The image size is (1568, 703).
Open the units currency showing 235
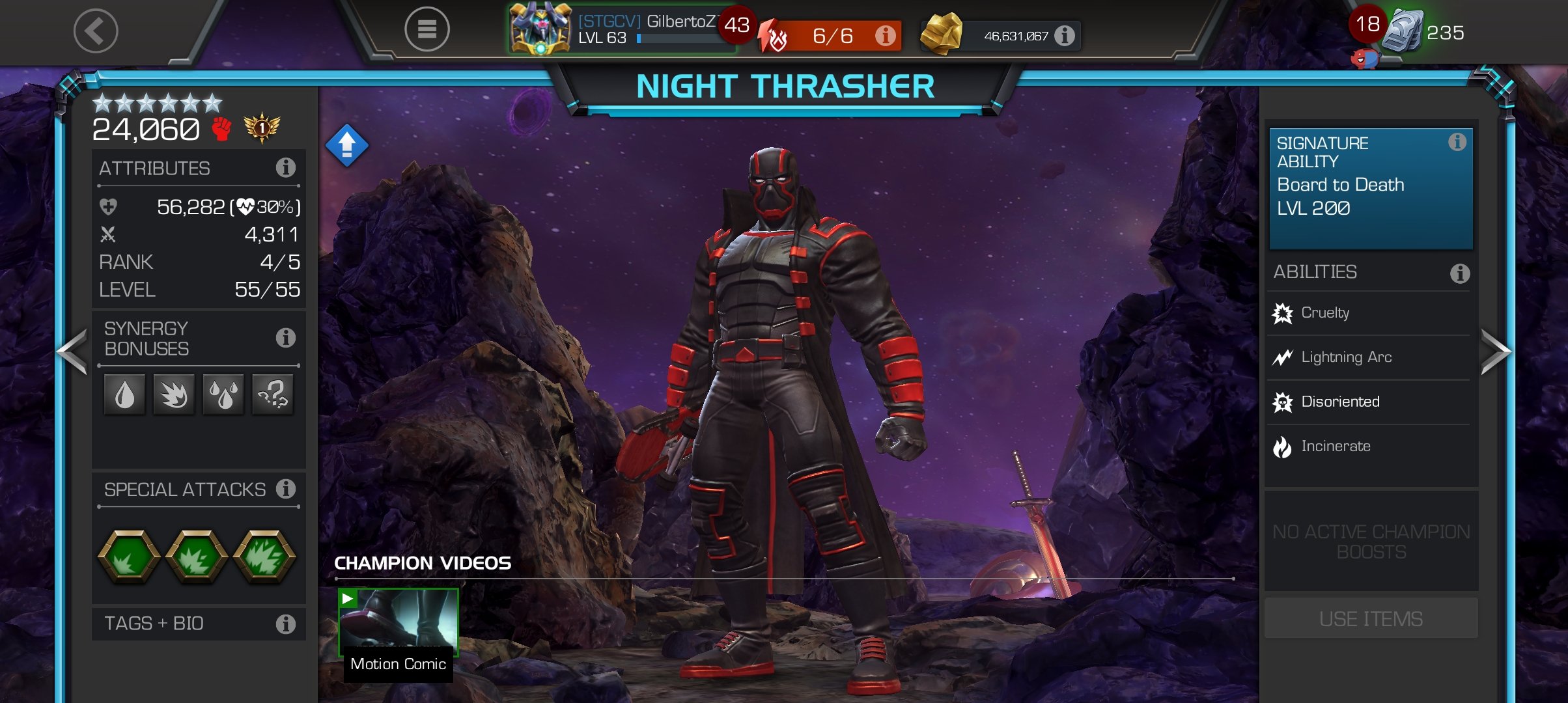click(1426, 33)
